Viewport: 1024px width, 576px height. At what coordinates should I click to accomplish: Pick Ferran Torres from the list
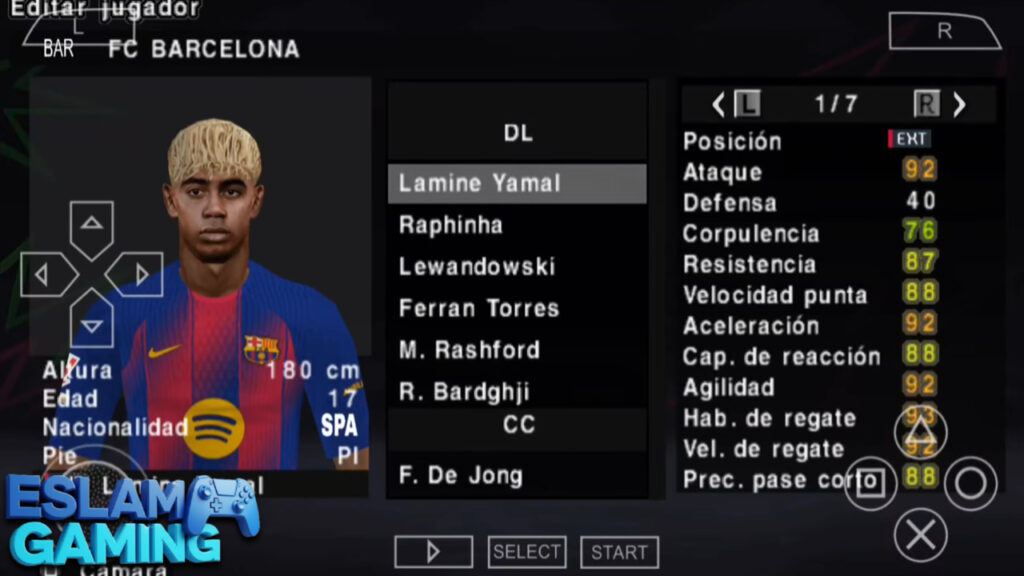pos(516,308)
